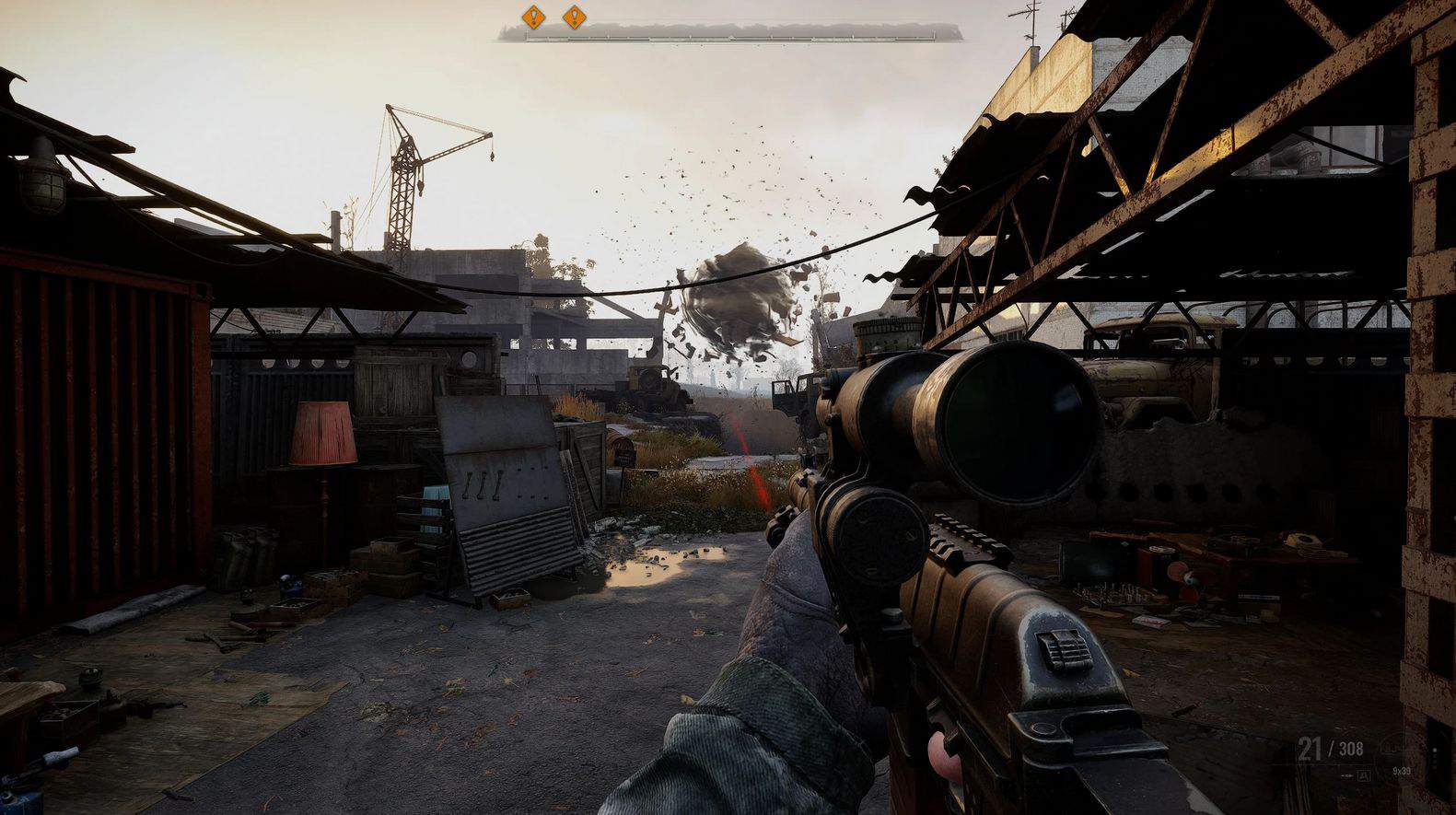Click the compass strip on the HUD
1456x815 pixels.
730,34
